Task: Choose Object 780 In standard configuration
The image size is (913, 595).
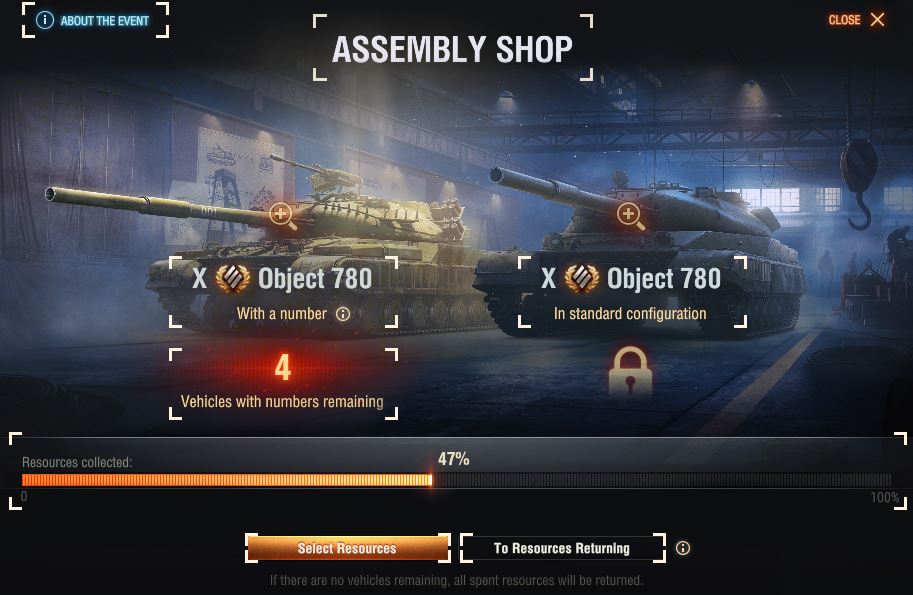Action: [x=630, y=291]
